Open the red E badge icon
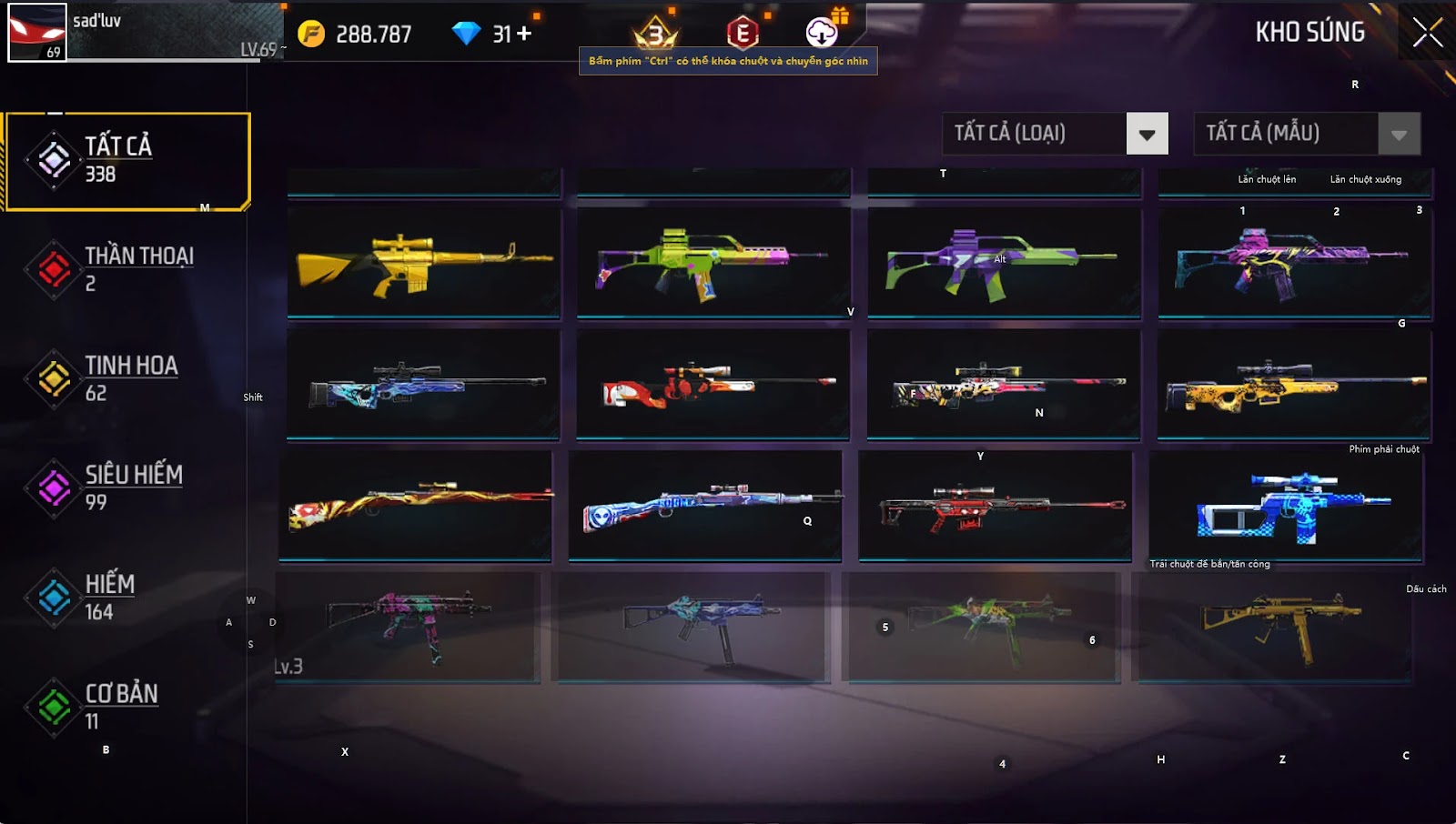This screenshot has height=824, width=1456. point(743,34)
